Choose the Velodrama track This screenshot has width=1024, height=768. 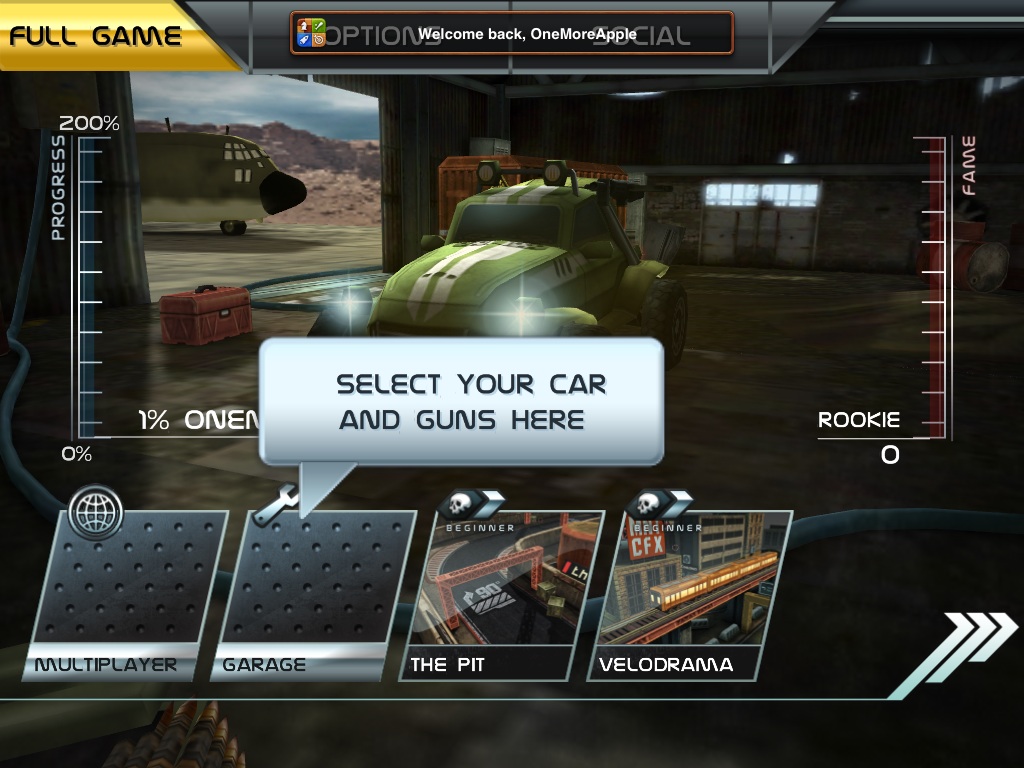pyautogui.click(x=690, y=594)
